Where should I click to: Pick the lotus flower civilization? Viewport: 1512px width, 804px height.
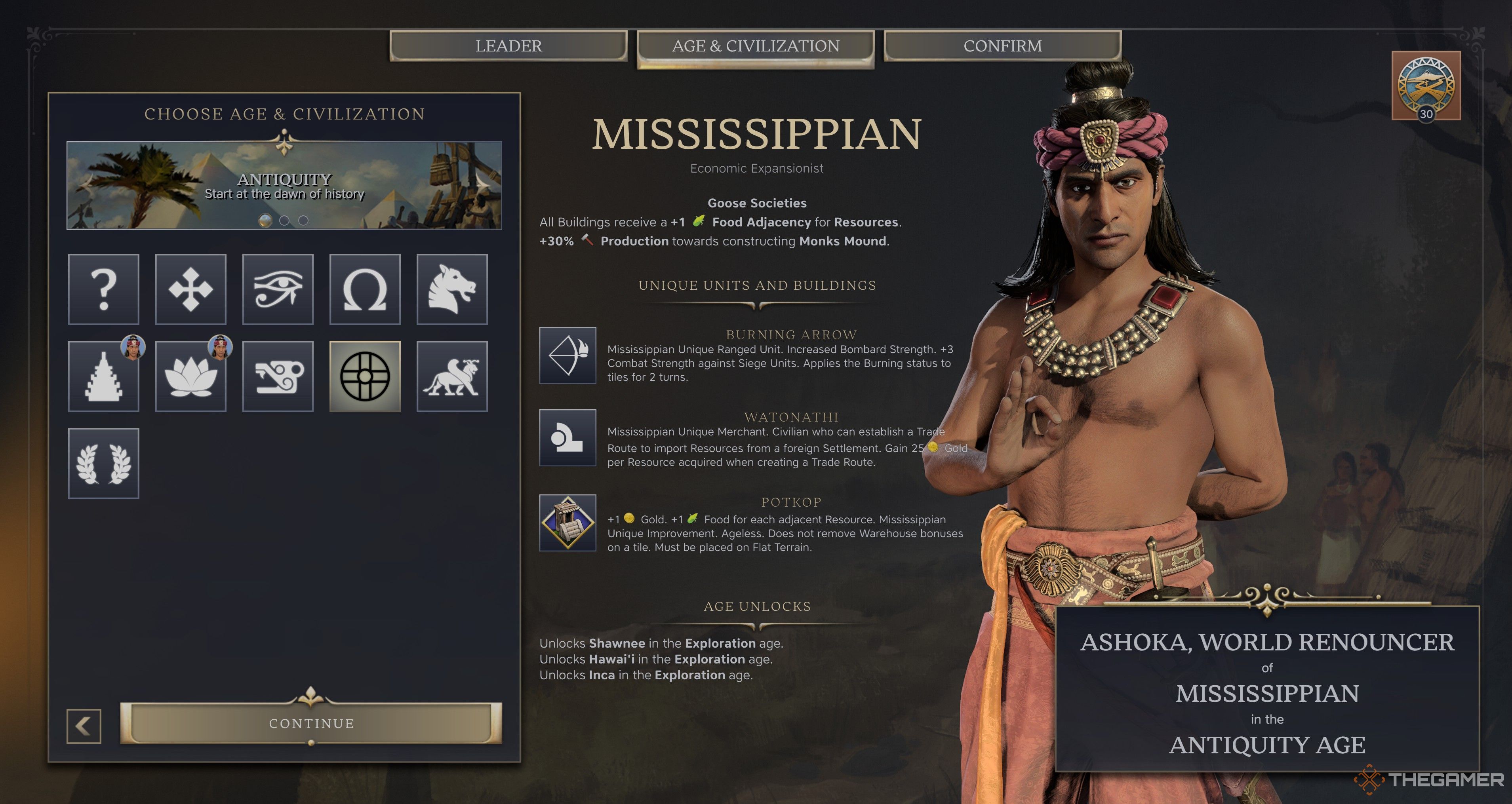[191, 376]
